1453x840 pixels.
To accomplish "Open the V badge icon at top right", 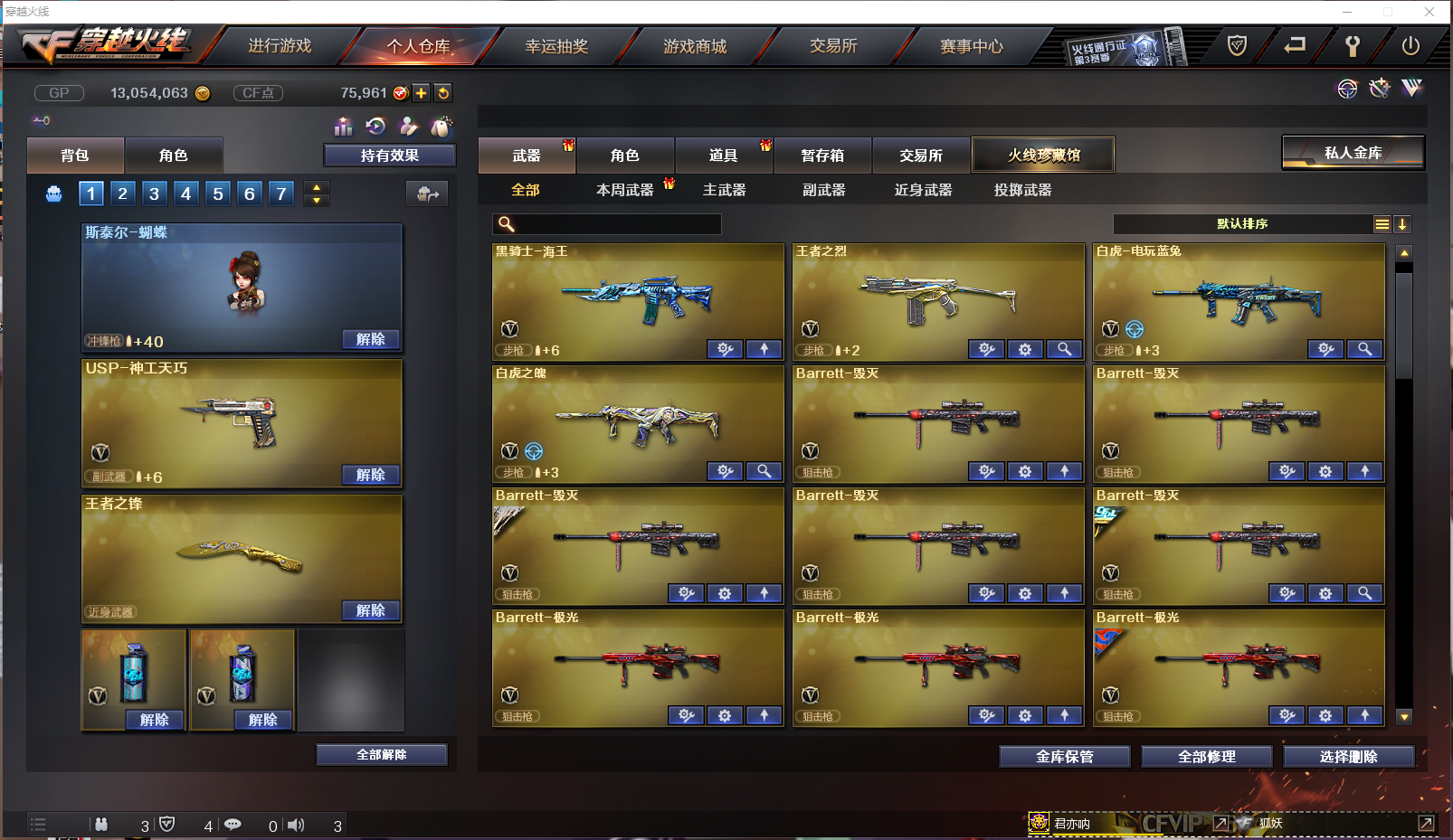I will [1410, 89].
